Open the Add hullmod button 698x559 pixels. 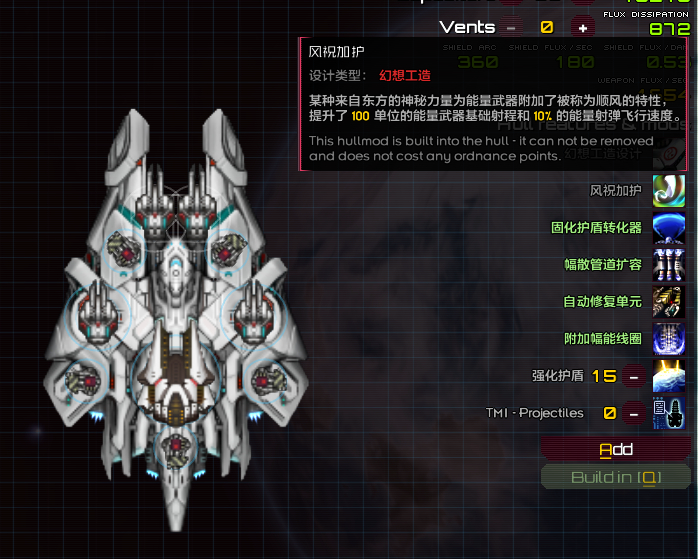[615, 449]
